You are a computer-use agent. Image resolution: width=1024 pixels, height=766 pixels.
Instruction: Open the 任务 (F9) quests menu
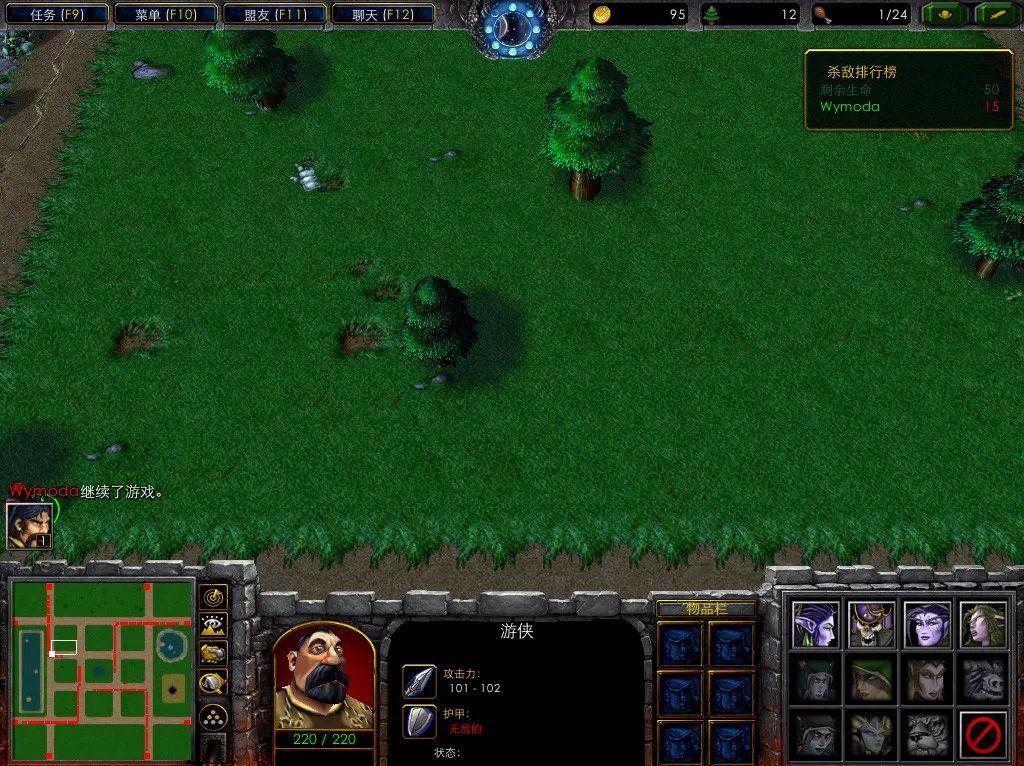[56, 14]
